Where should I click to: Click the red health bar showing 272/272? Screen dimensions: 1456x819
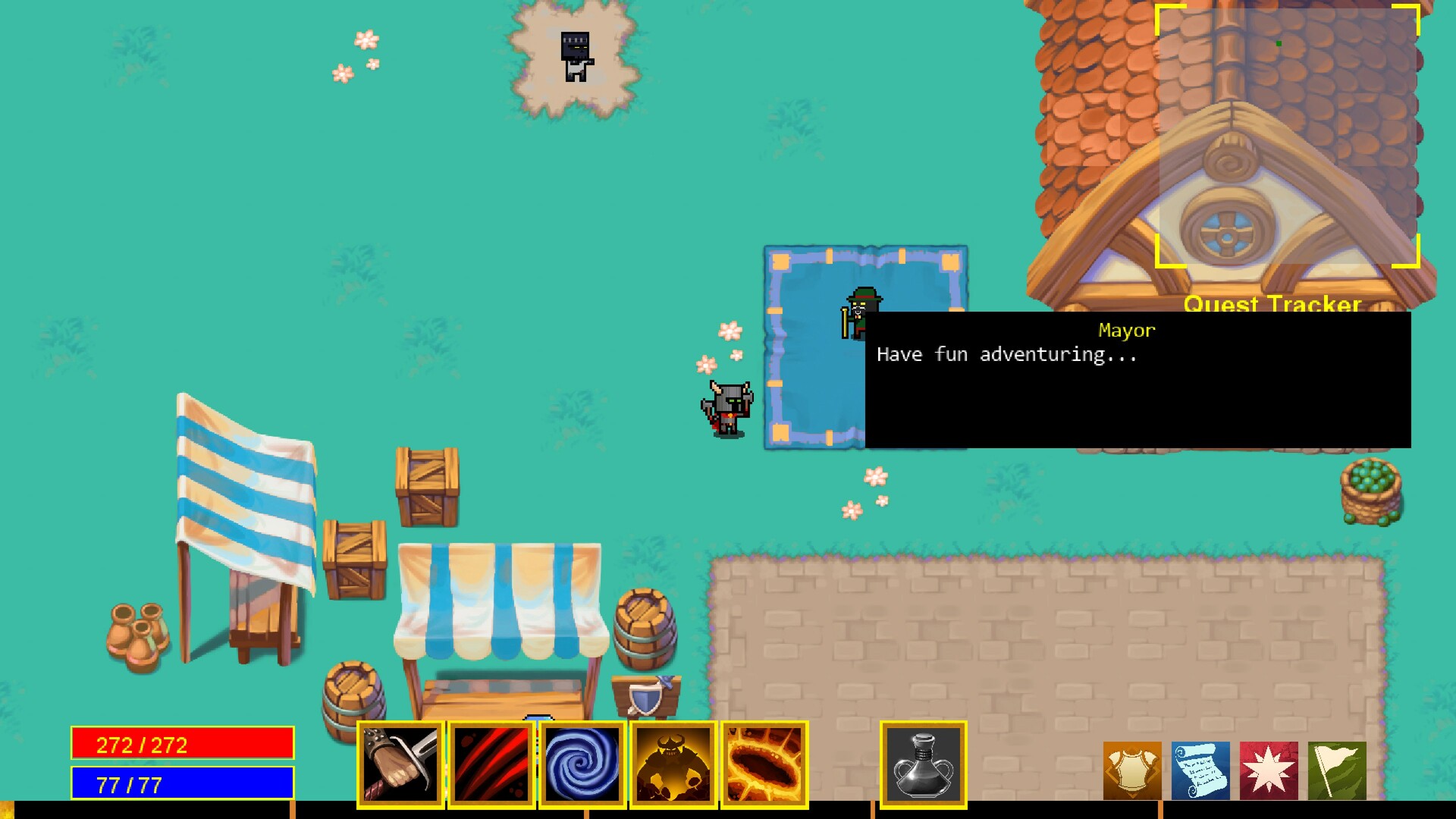click(x=182, y=744)
